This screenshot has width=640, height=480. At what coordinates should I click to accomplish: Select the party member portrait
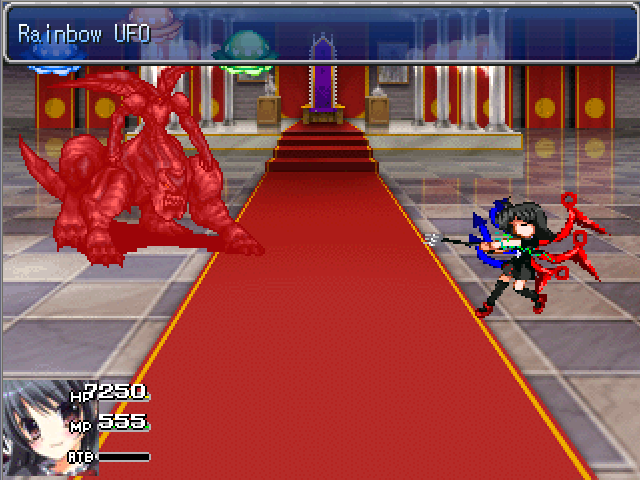click(33, 427)
